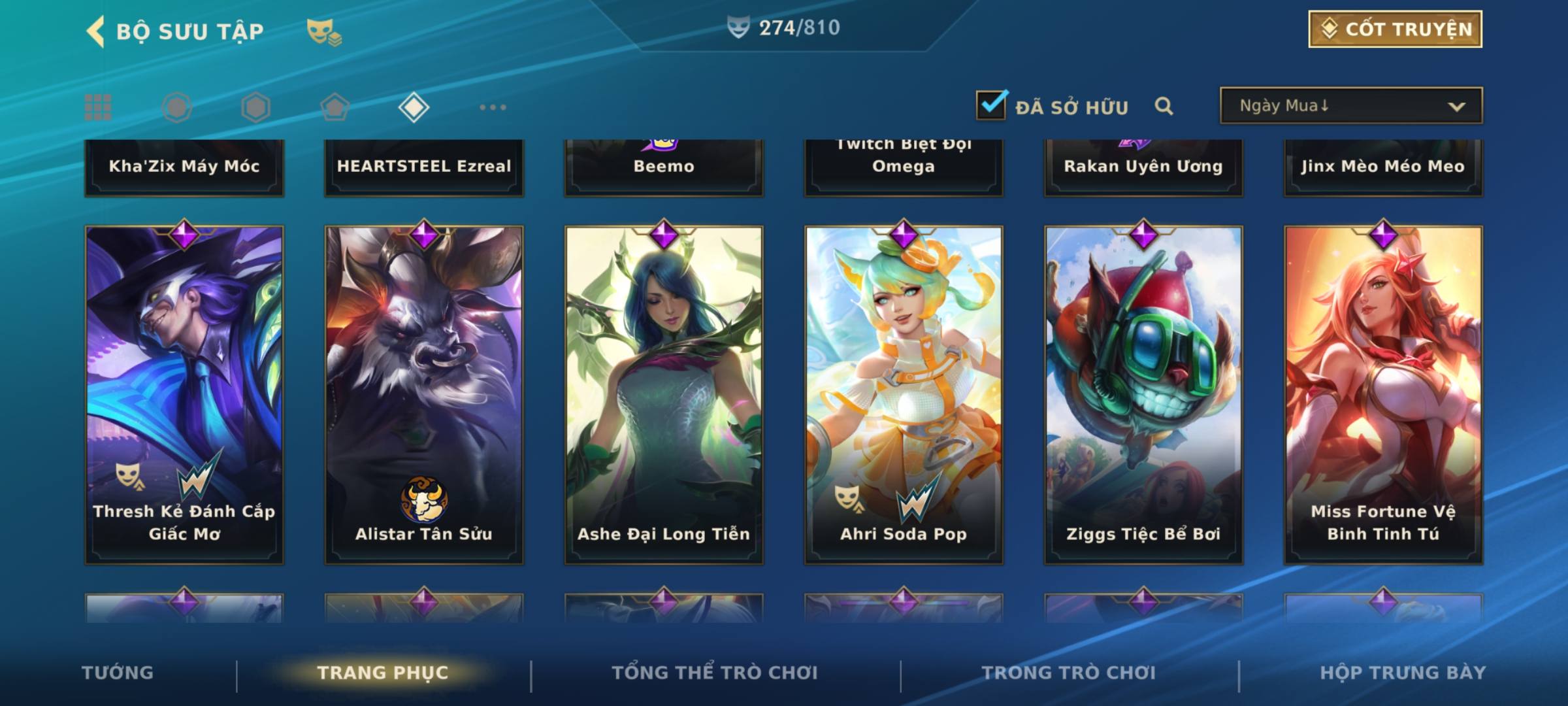The height and width of the screenshot is (706, 1568).
Task: Switch to Tổng Thể Trò Chơi tab
Action: (x=715, y=673)
